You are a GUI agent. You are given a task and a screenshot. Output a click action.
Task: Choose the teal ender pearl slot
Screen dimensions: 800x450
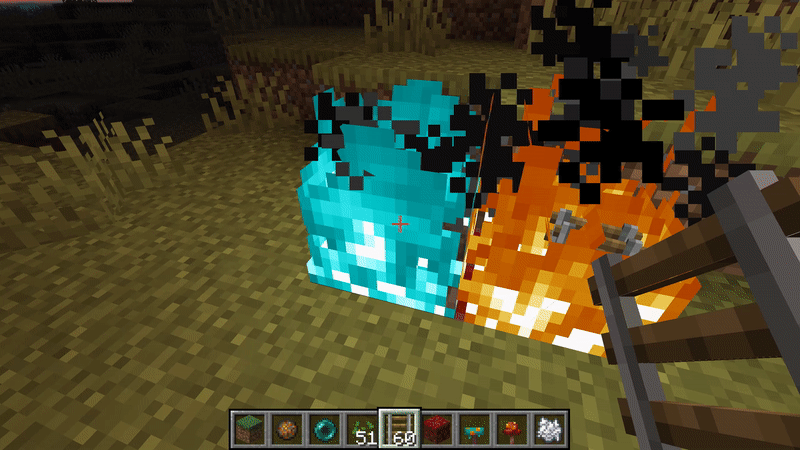tap(322, 428)
